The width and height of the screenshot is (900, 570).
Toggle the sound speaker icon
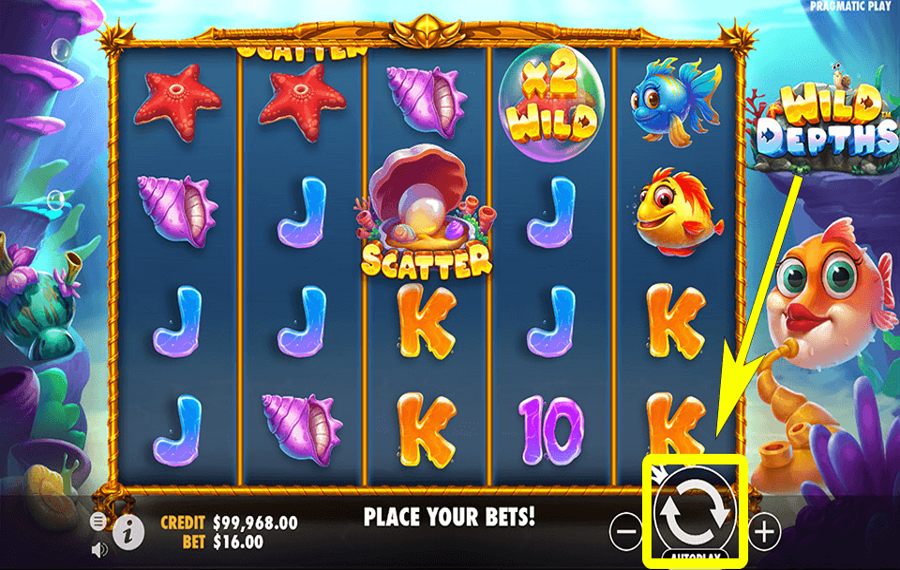click(x=99, y=549)
